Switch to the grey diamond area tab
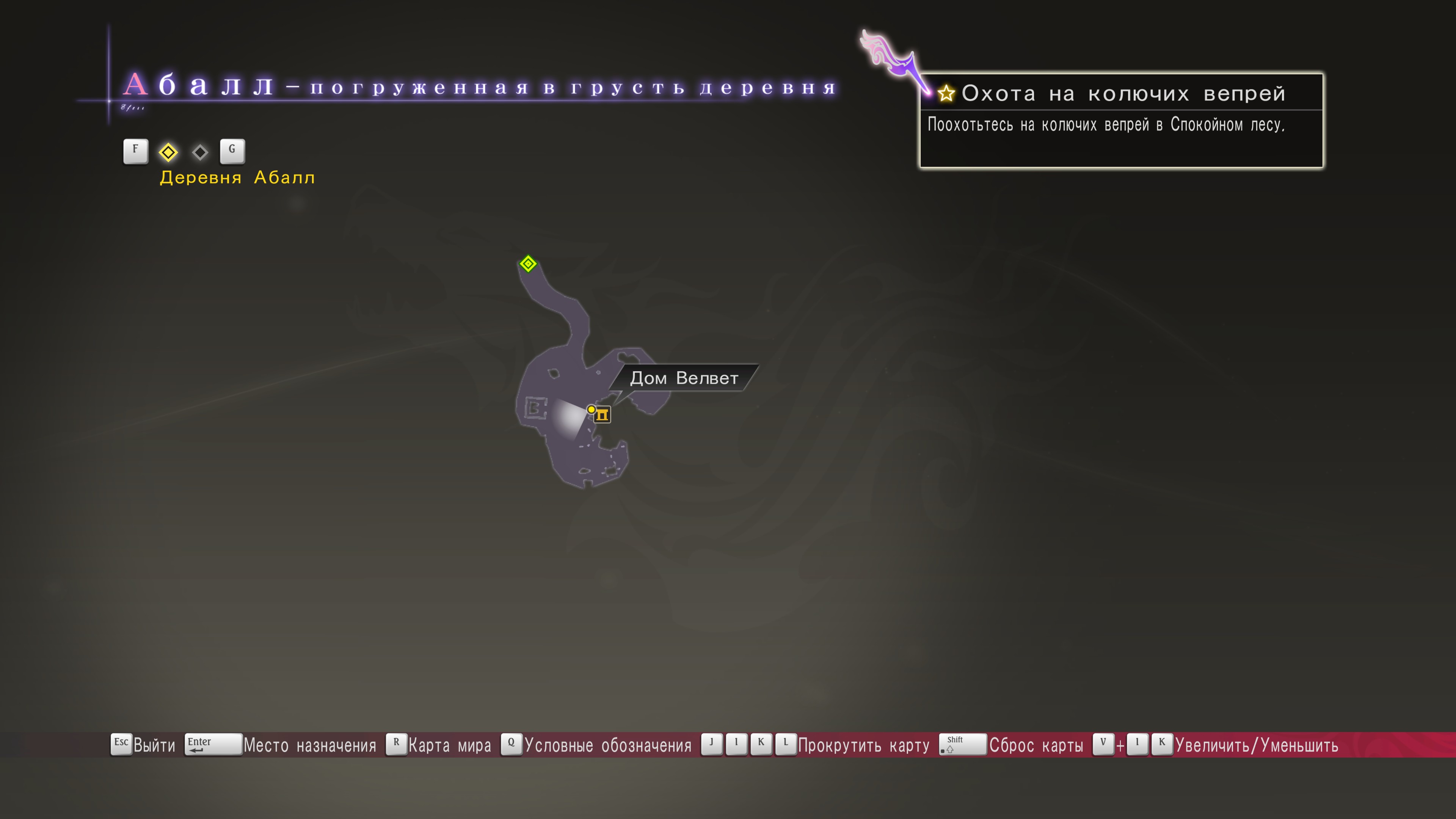Image resolution: width=1456 pixels, height=819 pixels. (200, 152)
